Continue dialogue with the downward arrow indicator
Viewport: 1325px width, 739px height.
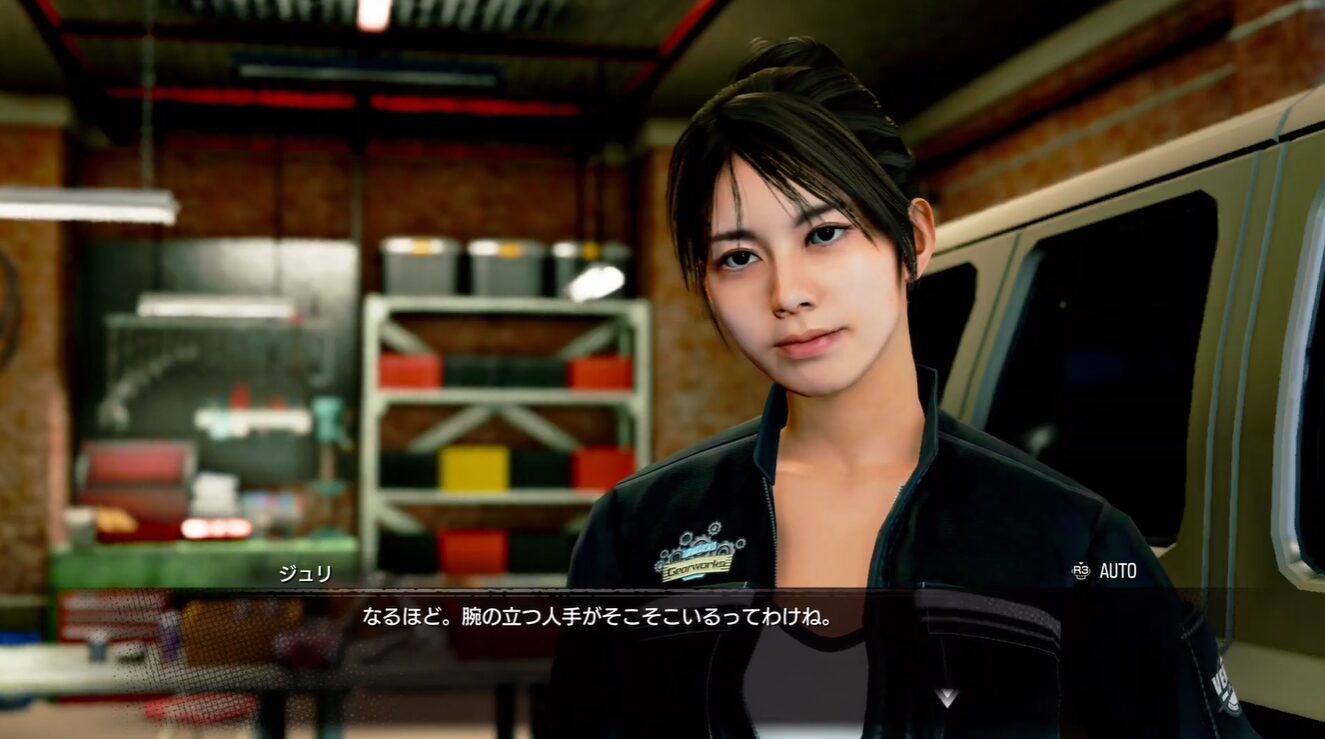pyautogui.click(x=946, y=696)
